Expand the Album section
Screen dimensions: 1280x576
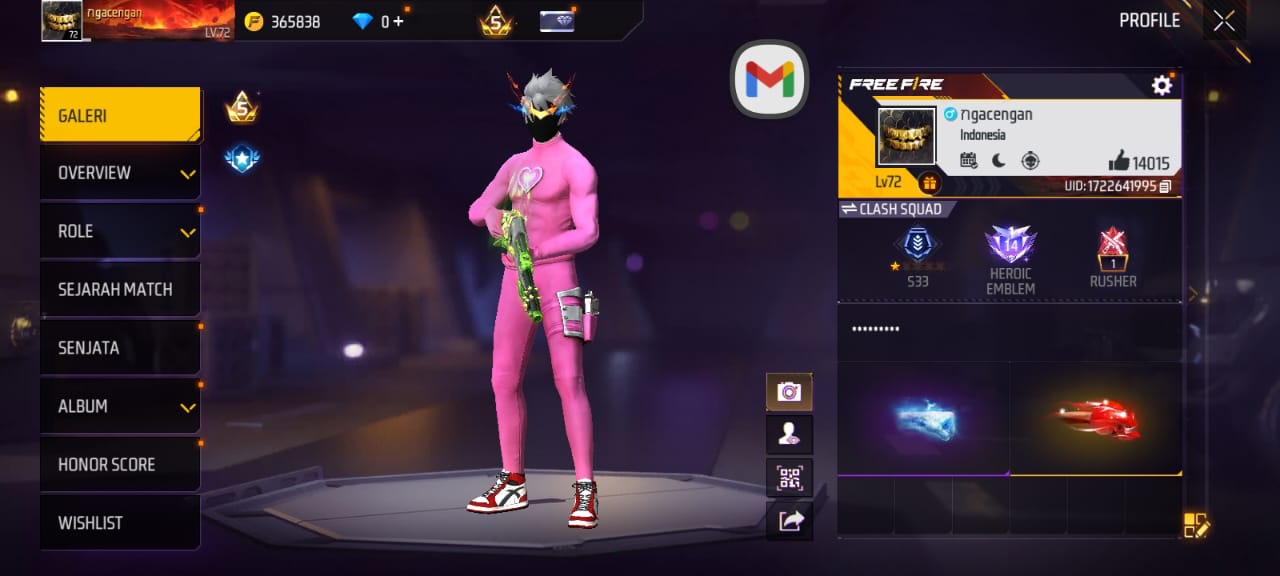pyautogui.click(x=120, y=406)
